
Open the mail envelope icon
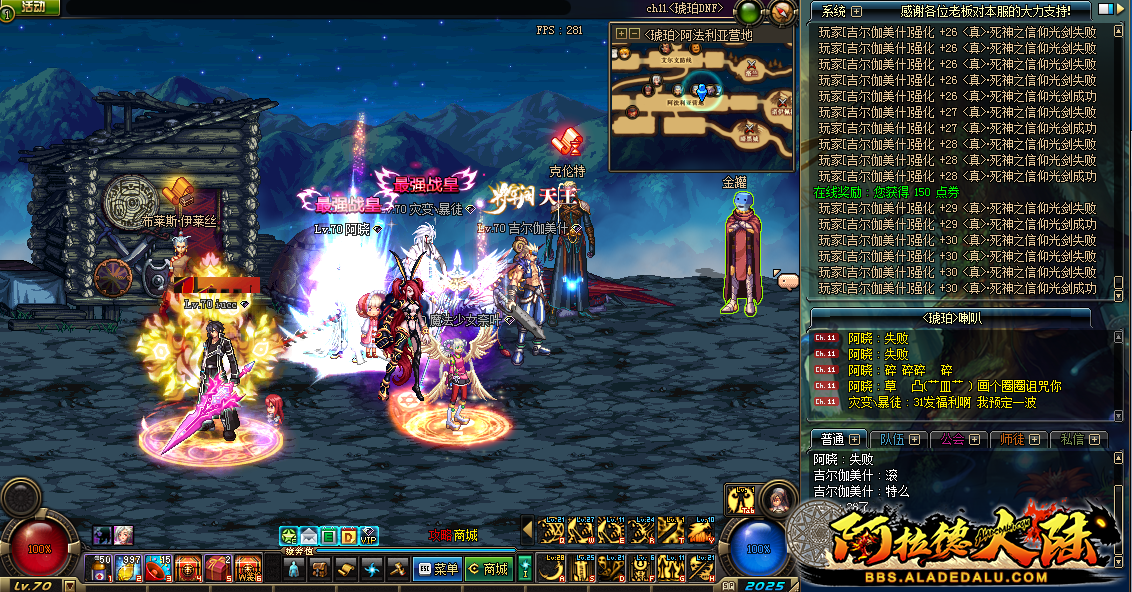click(309, 536)
